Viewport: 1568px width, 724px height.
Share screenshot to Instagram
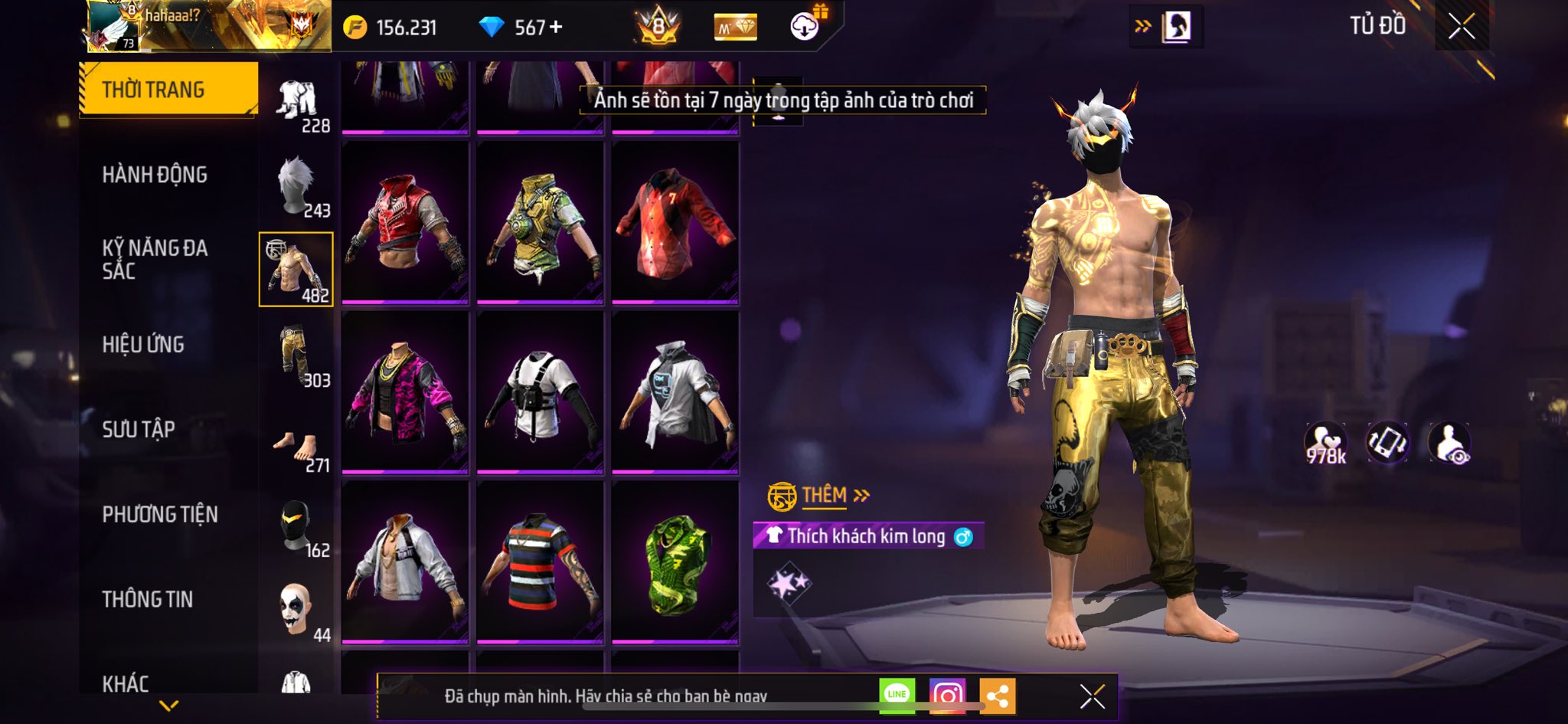click(x=947, y=695)
